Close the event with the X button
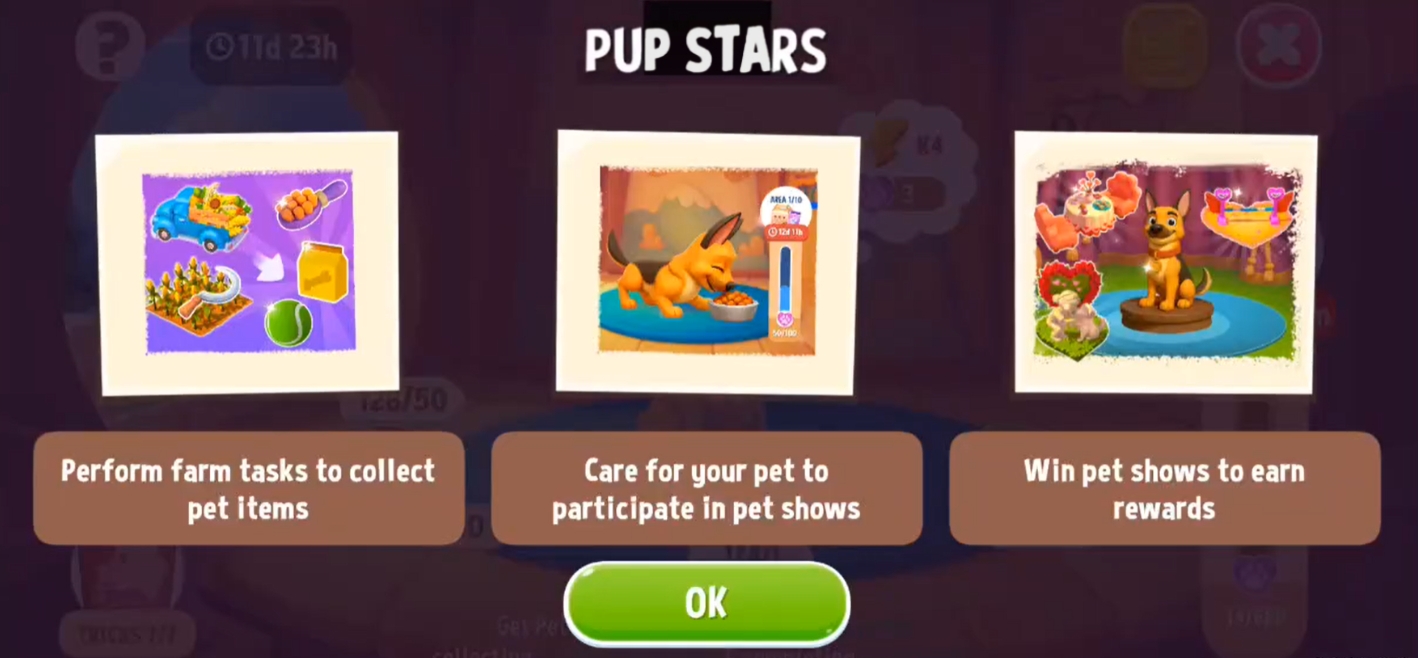The width and height of the screenshot is (1418, 658). (x=1278, y=45)
